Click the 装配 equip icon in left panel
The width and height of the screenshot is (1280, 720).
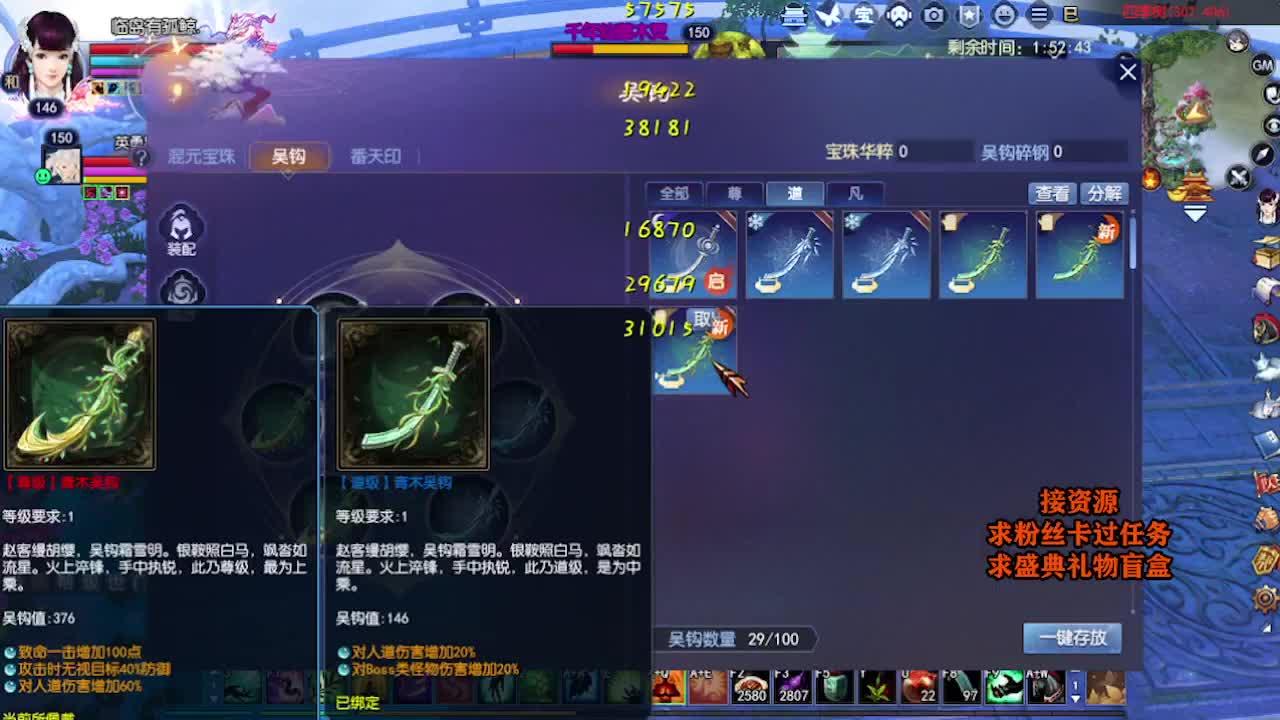[x=182, y=227]
